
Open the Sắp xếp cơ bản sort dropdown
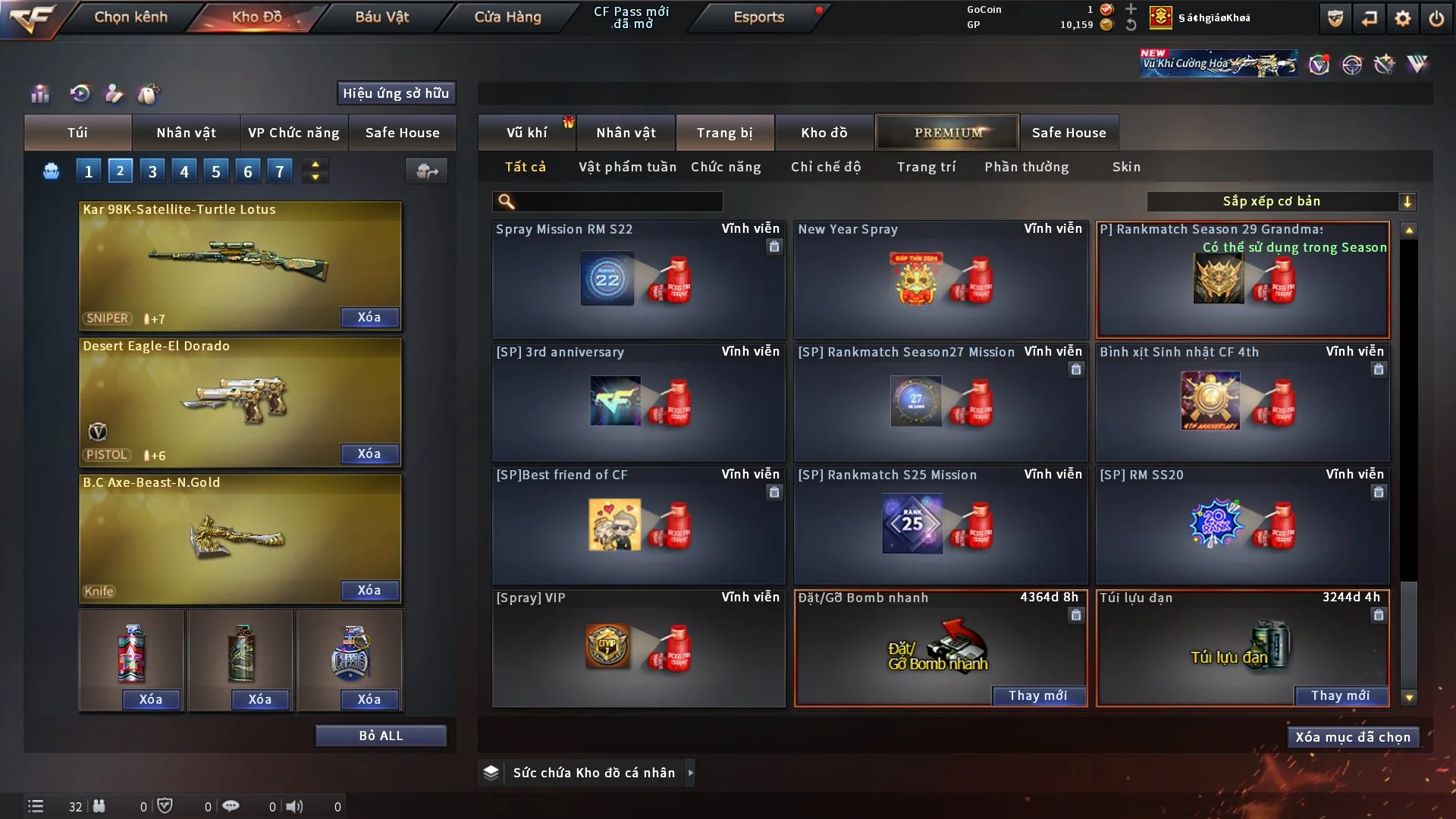pos(1281,201)
